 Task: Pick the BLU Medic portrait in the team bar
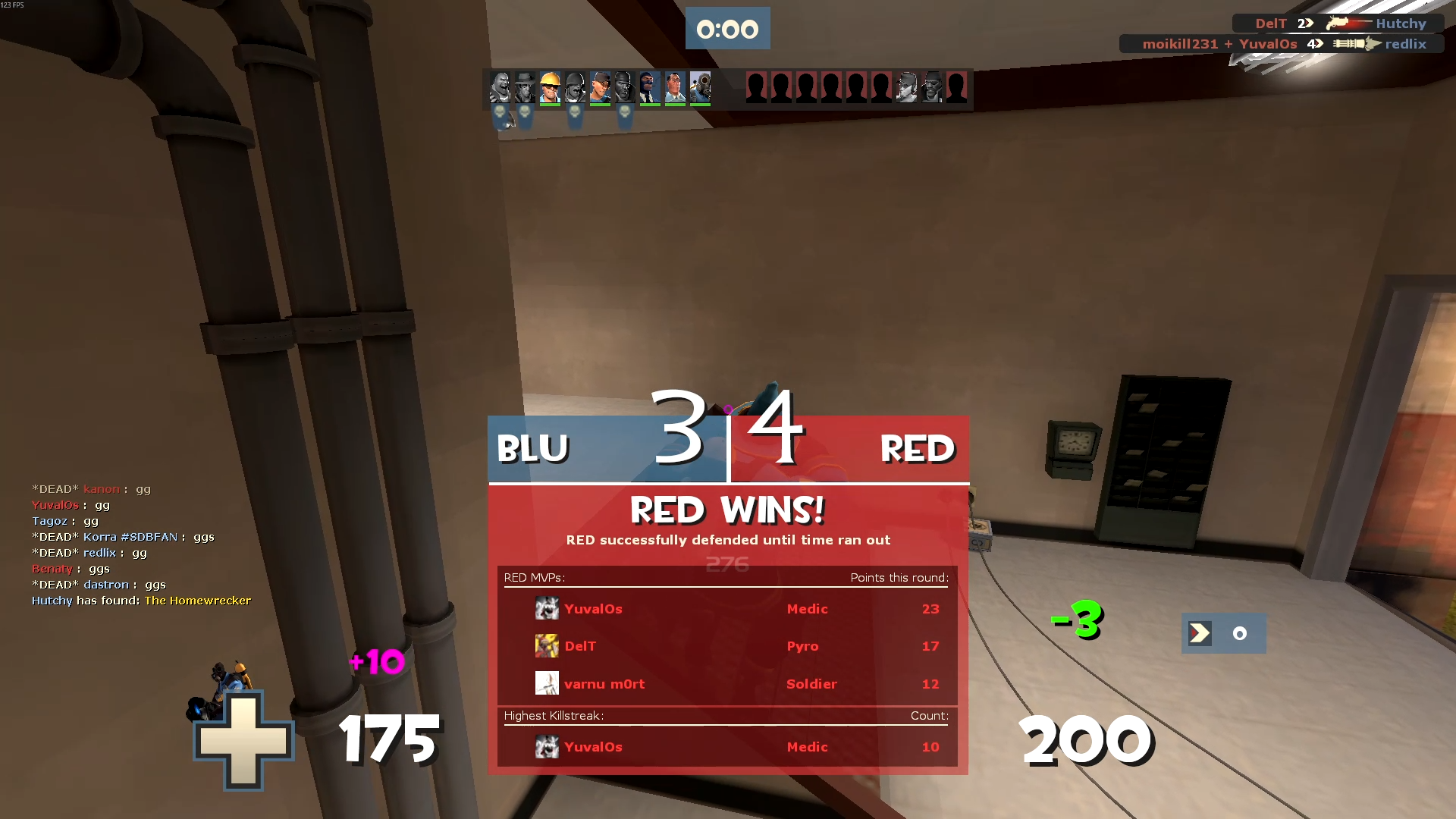point(675,88)
